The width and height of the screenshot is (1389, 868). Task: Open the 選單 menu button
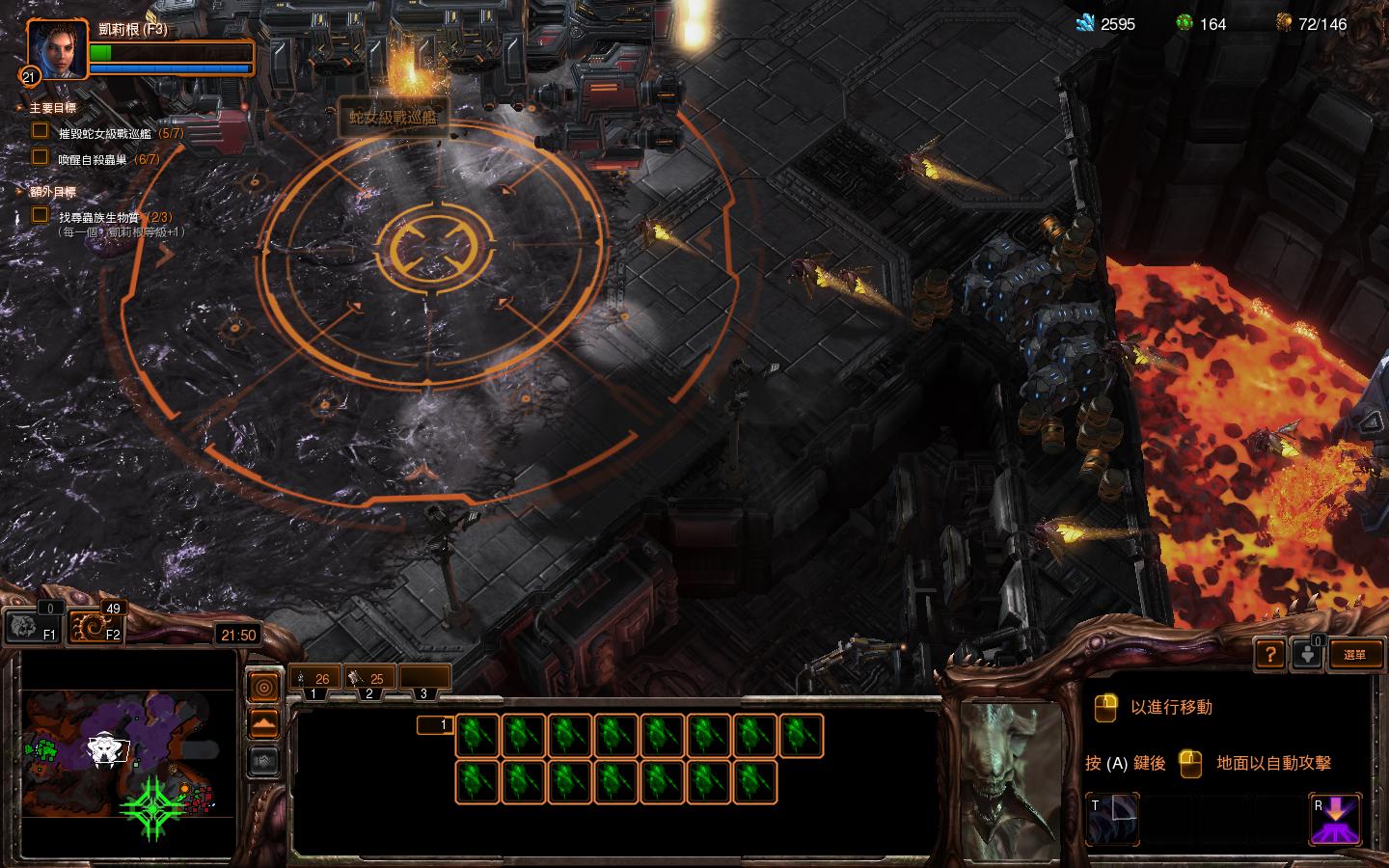point(1354,655)
